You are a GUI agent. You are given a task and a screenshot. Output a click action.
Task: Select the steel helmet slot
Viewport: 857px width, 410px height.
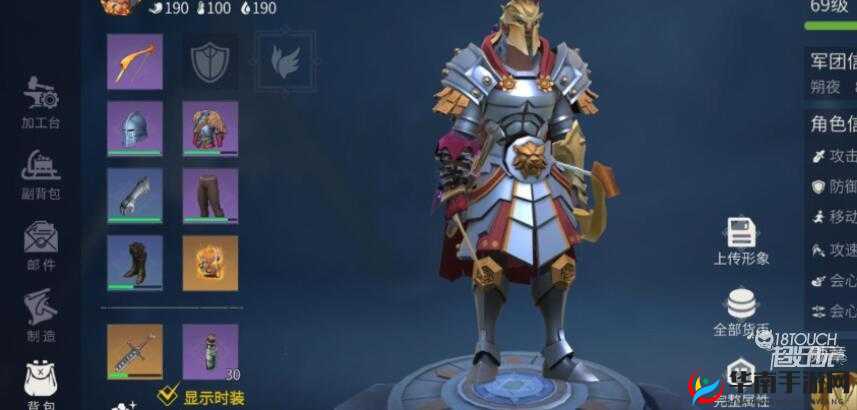coord(135,128)
